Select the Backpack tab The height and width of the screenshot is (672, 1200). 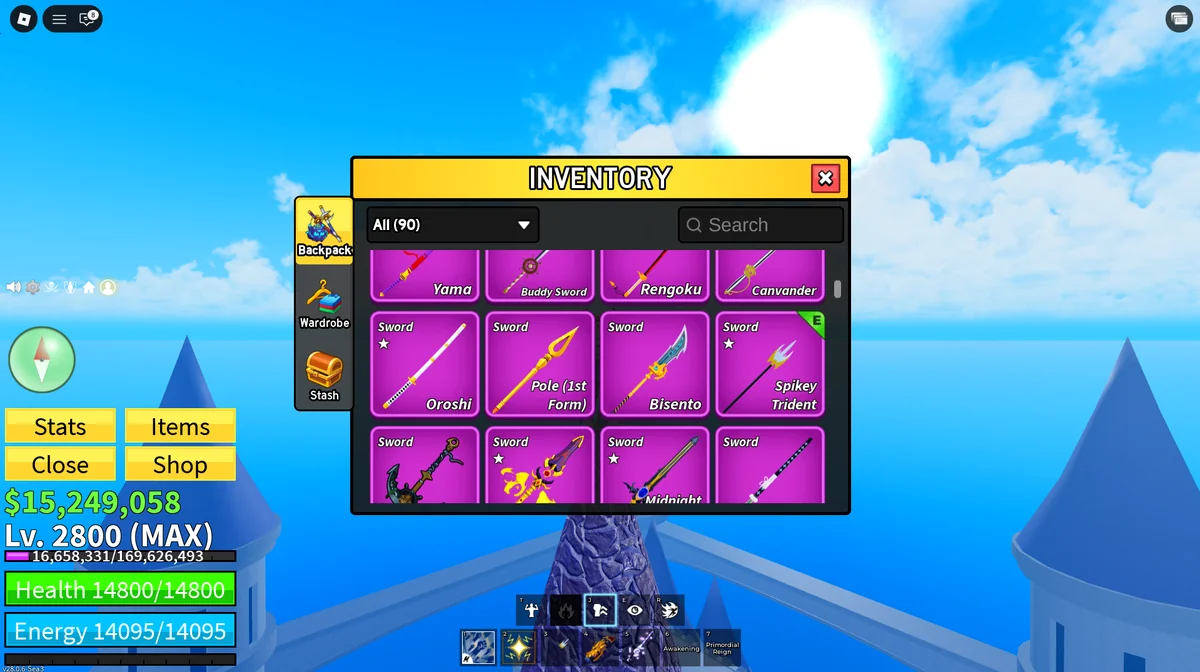point(324,231)
